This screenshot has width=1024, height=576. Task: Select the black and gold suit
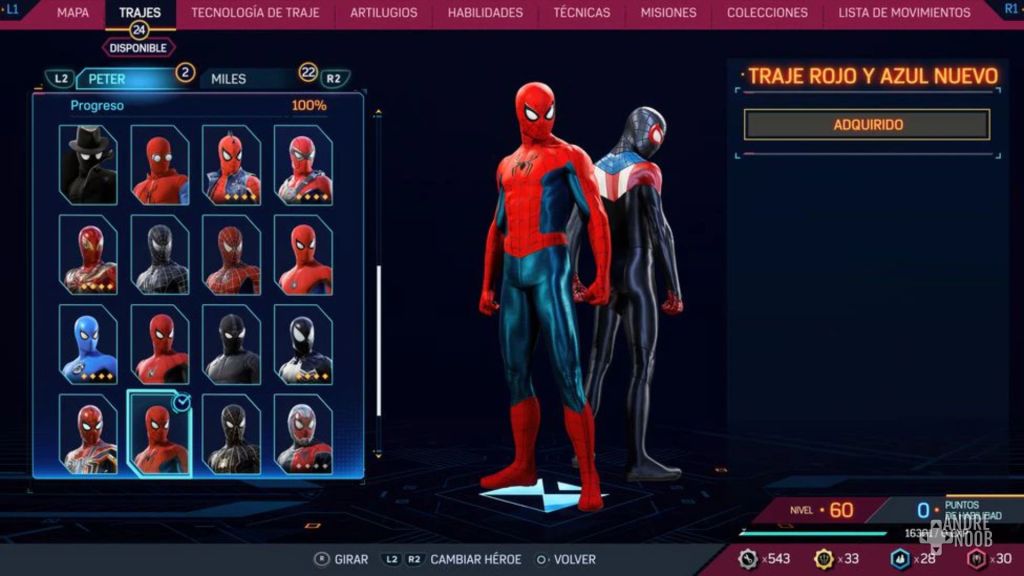(x=231, y=434)
